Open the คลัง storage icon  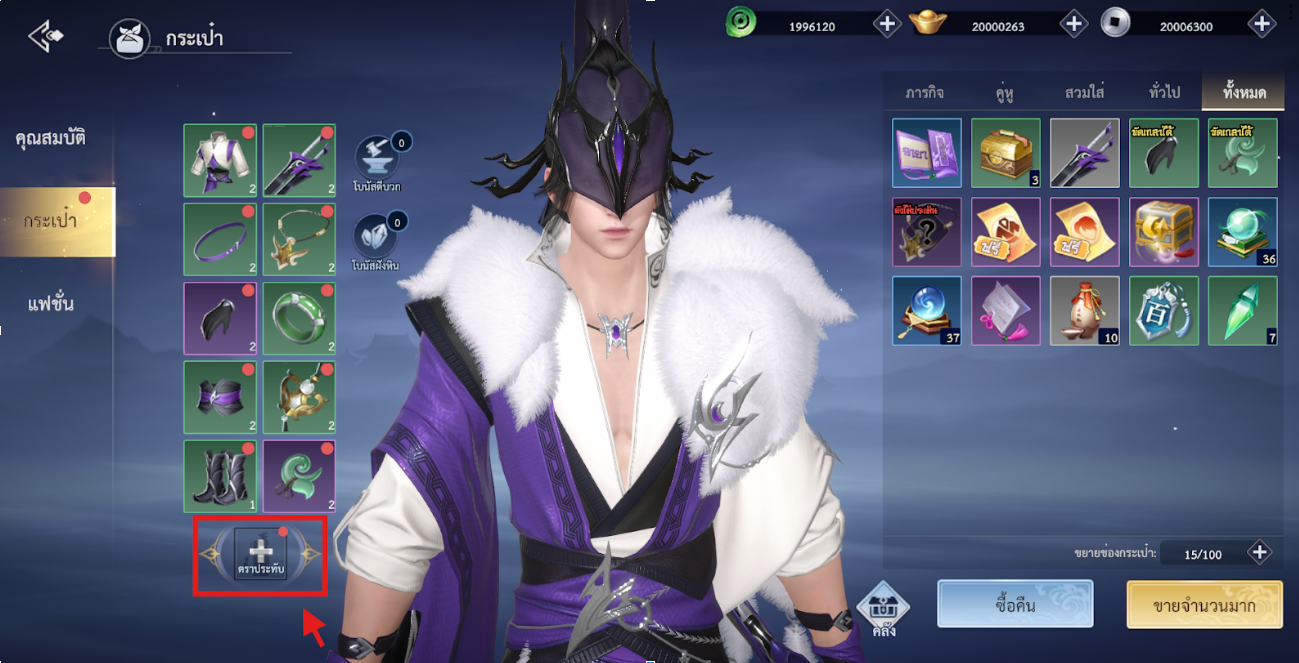(x=883, y=610)
